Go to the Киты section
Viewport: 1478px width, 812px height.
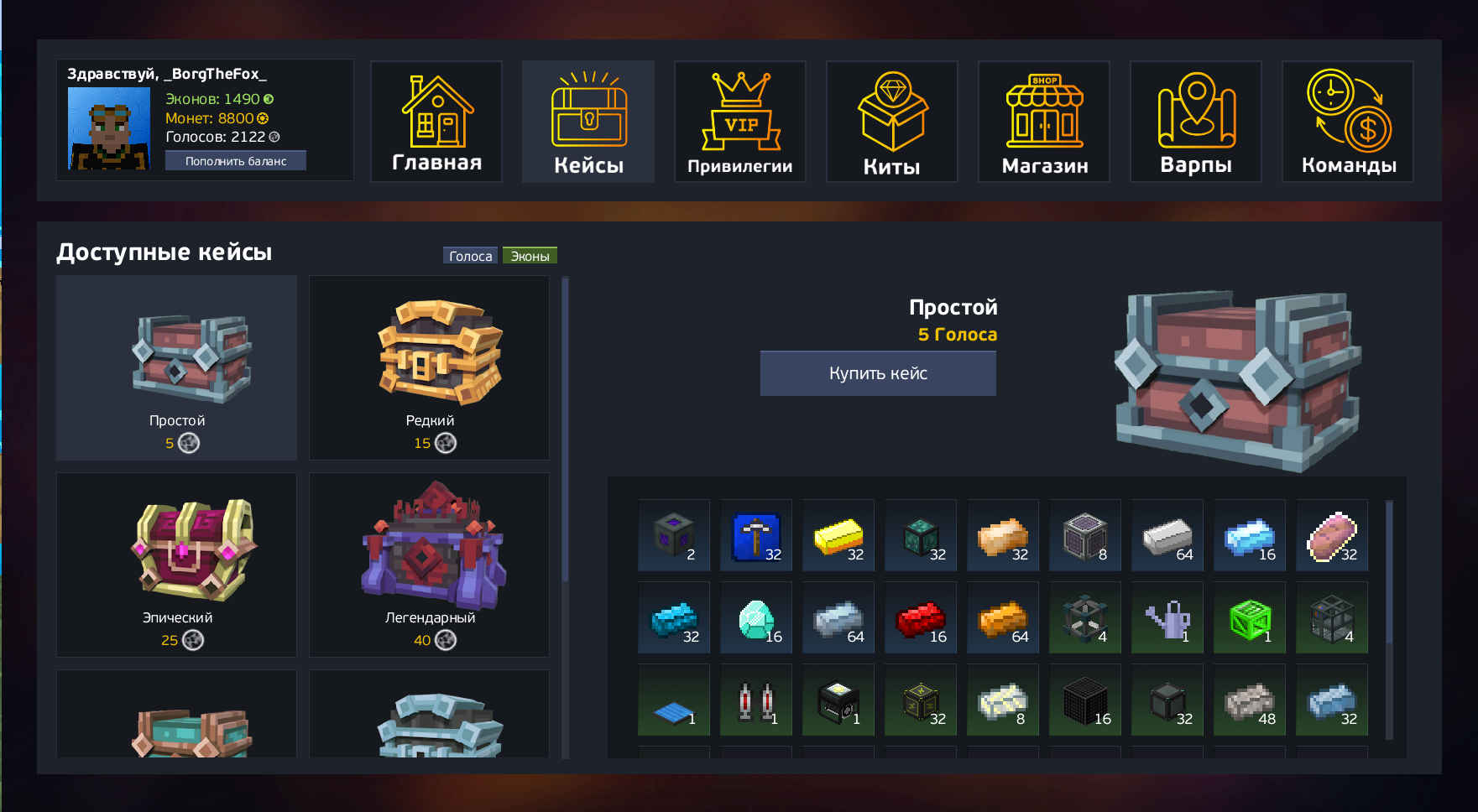(892, 122)
